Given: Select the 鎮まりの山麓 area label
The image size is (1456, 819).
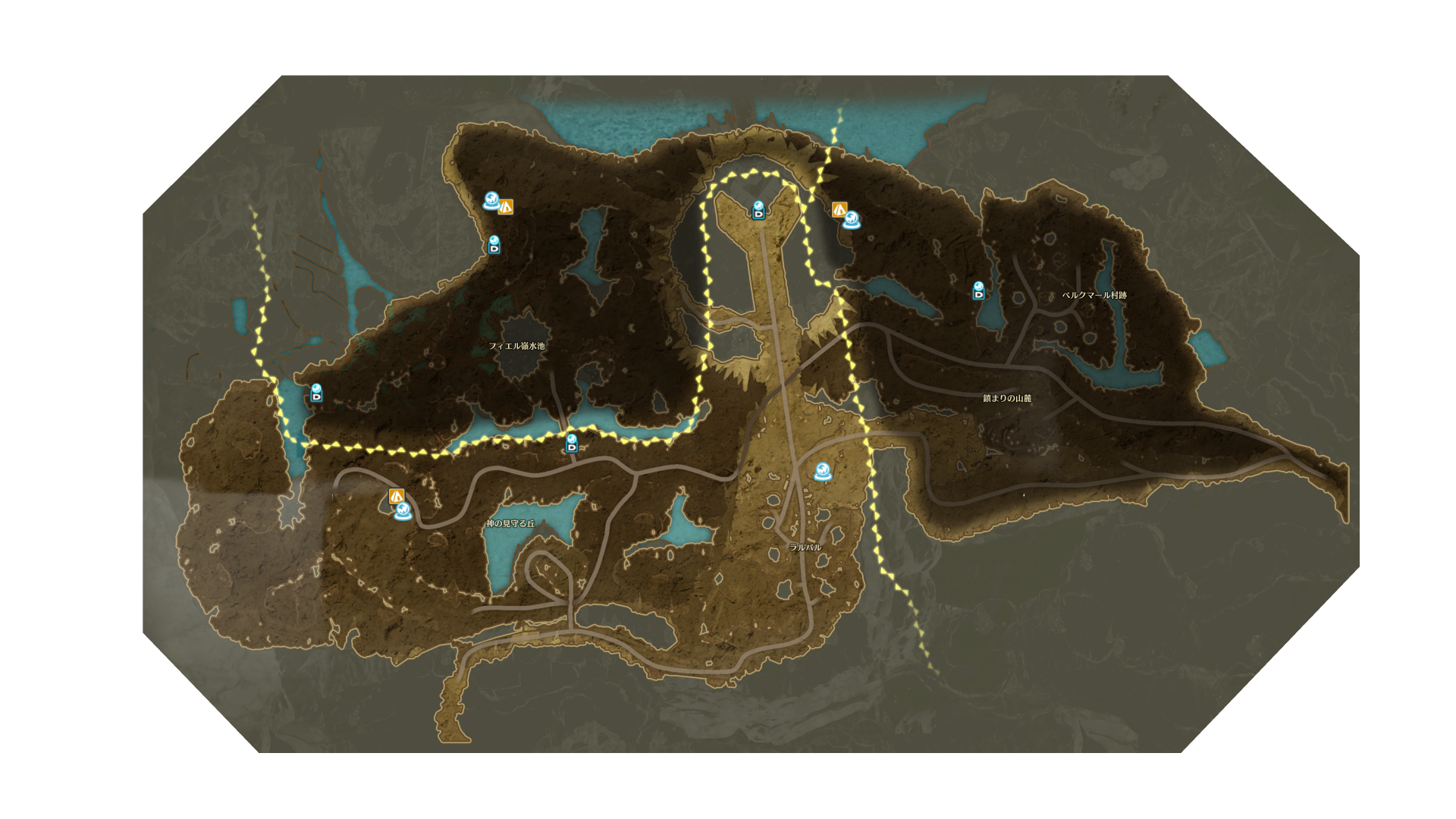Looking at the screenshot, I should coord(1007,398).
